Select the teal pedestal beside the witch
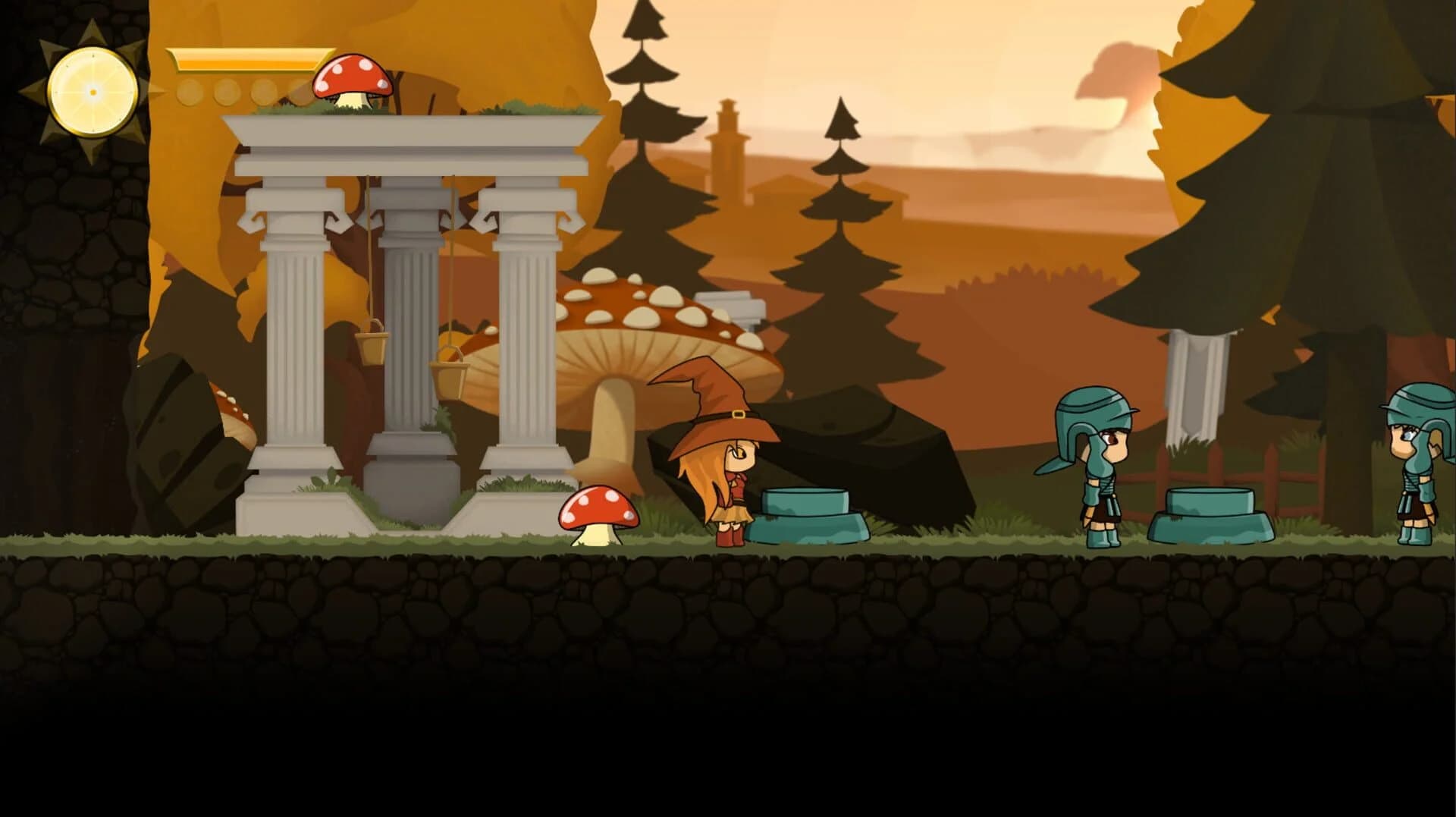Viewport: 1456px width, 817px height. click(808, 516)
